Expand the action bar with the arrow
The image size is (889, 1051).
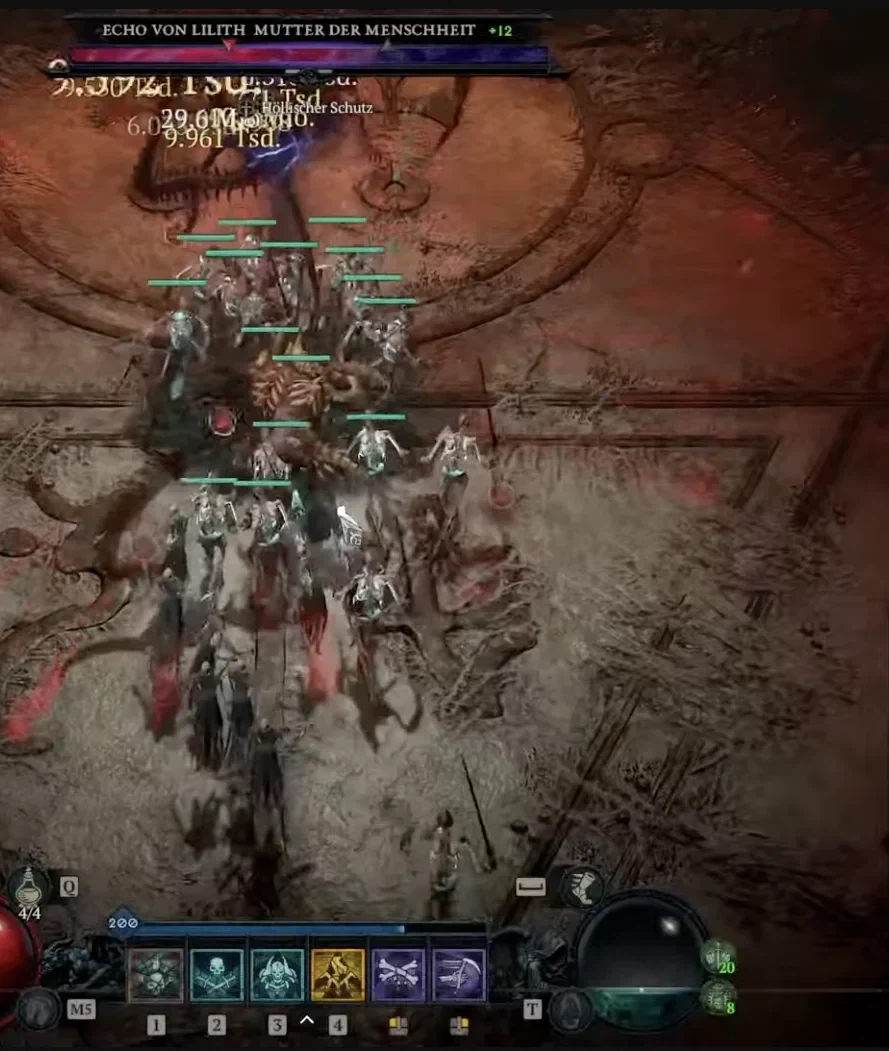pos(307,1020)
